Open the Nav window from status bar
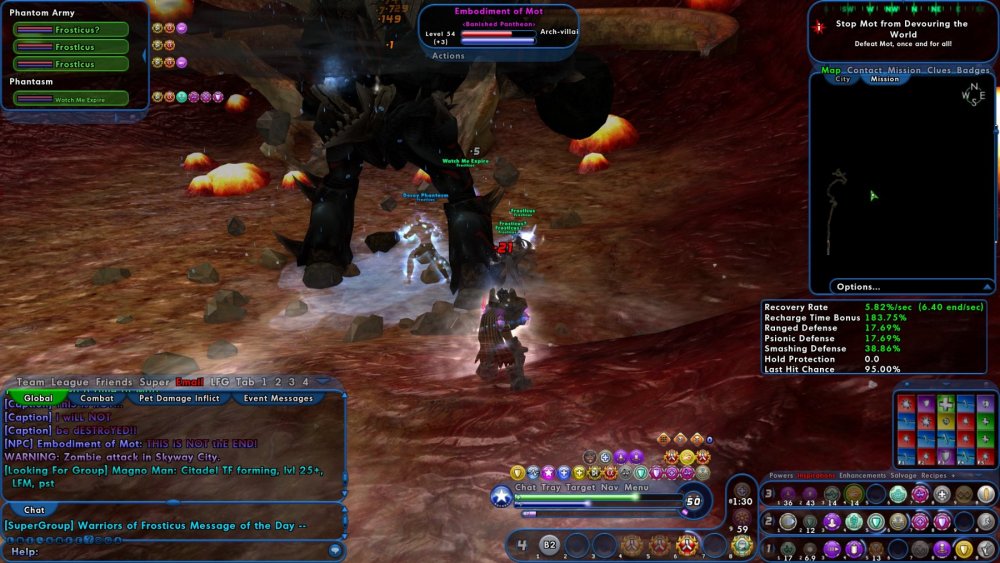The width and height of the screenshot is (1000, 563). (x=608, y=487)
